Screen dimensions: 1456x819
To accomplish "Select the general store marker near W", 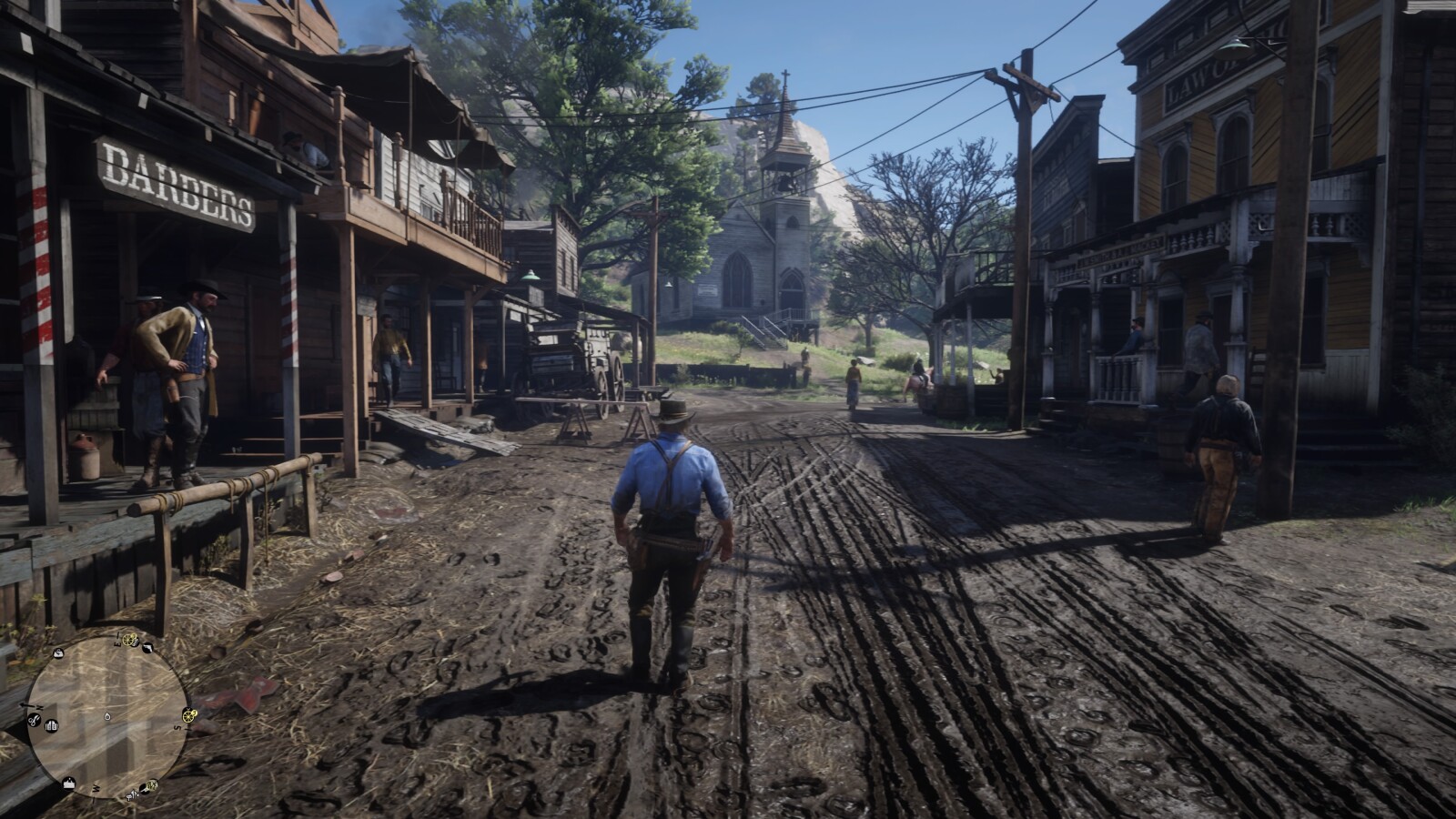I will pos(69,784).
